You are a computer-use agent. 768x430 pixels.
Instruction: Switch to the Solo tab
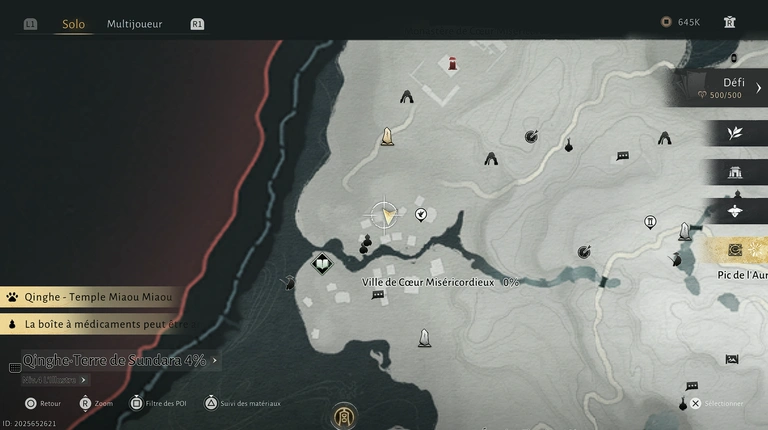(x=73, y=23)
